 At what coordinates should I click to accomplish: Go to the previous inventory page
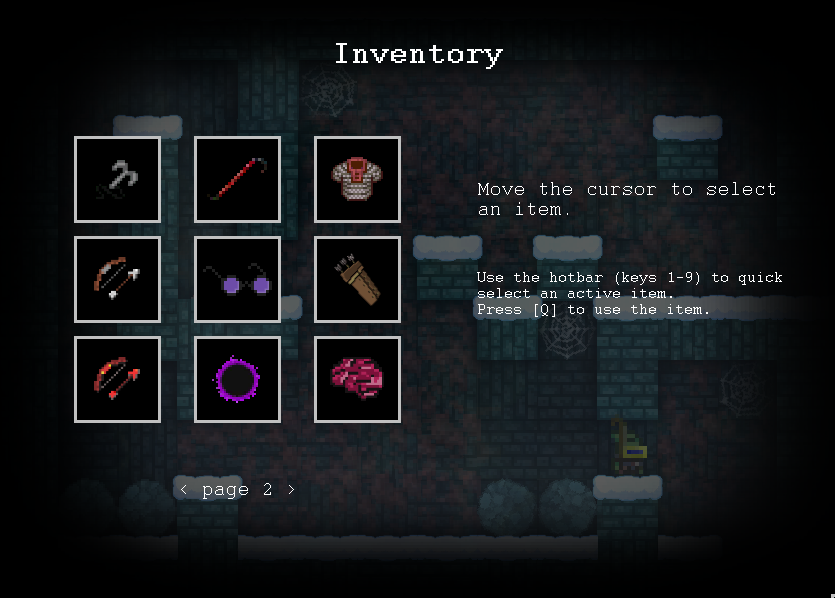pyautogui.click(x=184, y=490)
